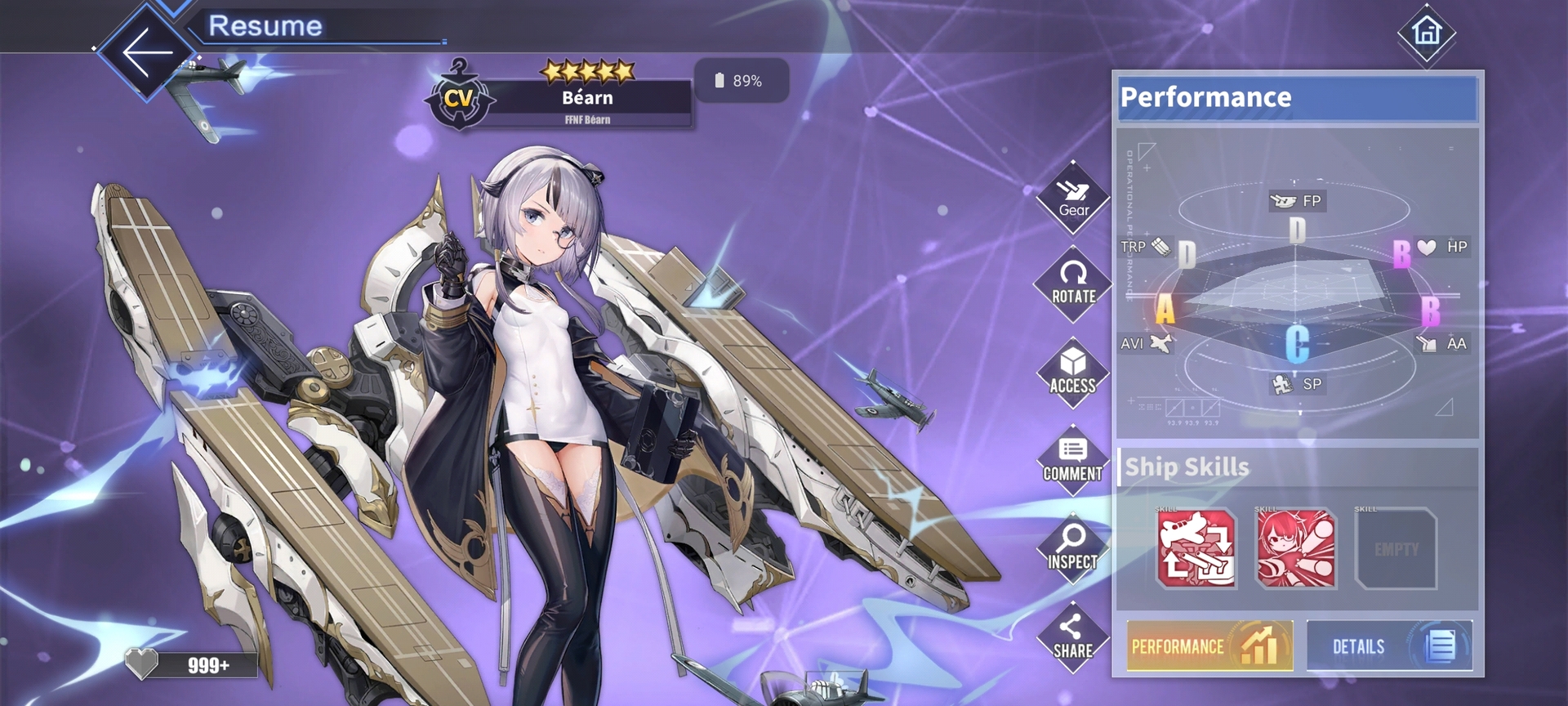Return to the home screen
Screen dimensions: 1568x706
pos(1427,33)
